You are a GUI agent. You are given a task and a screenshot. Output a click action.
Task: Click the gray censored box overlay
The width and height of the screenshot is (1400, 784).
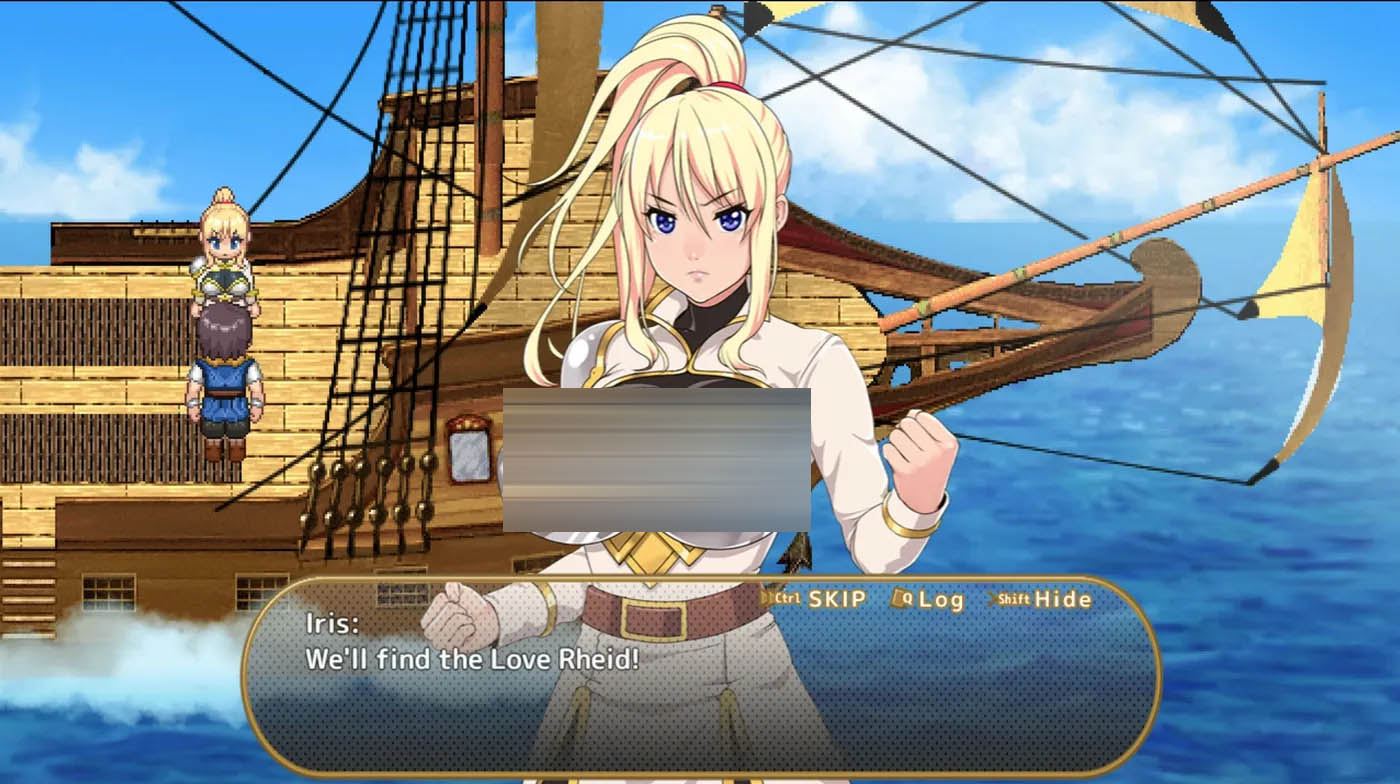tap(655, 460)
